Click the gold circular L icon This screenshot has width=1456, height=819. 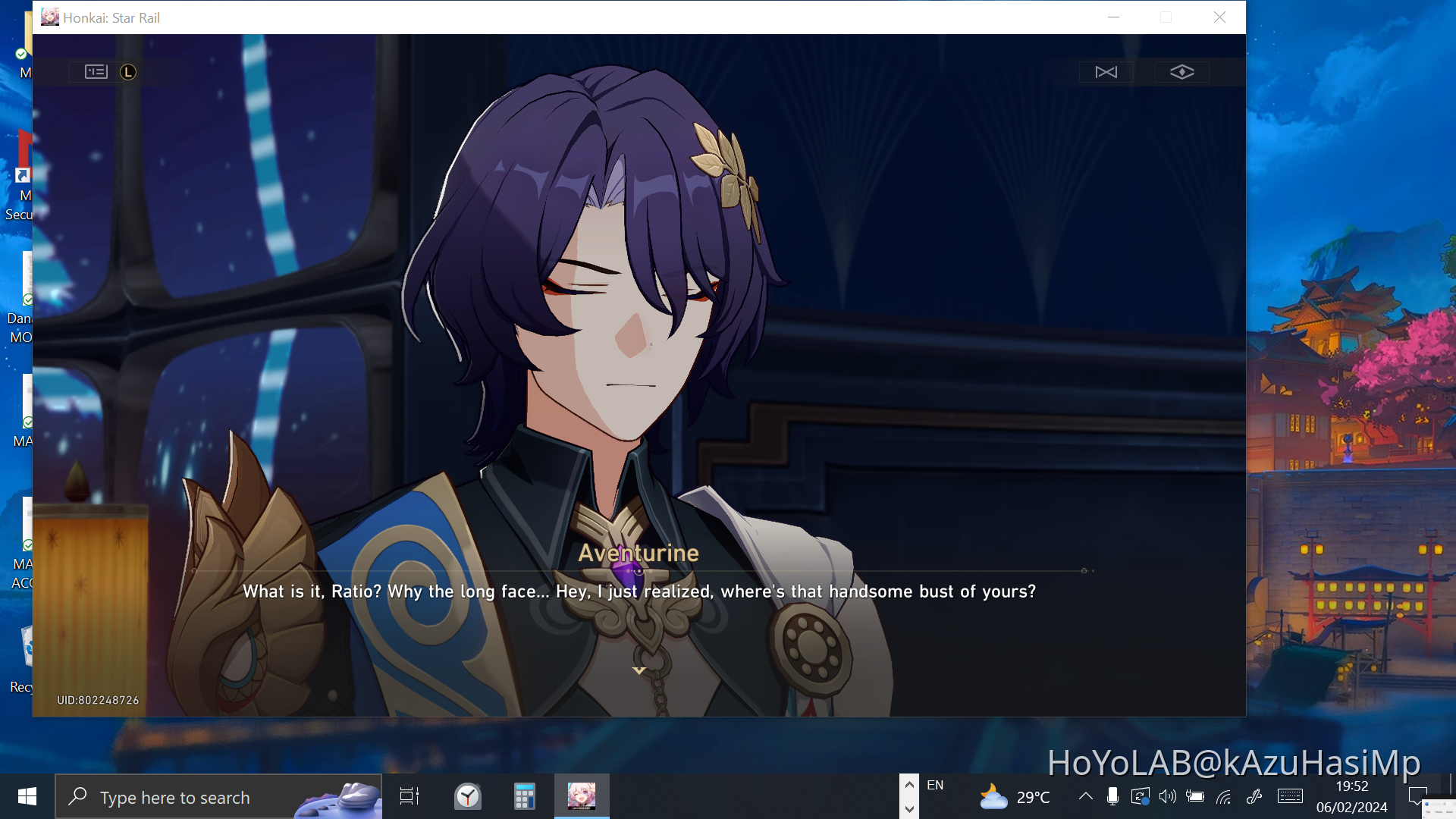pyautogui.click(x=129, y=72)
